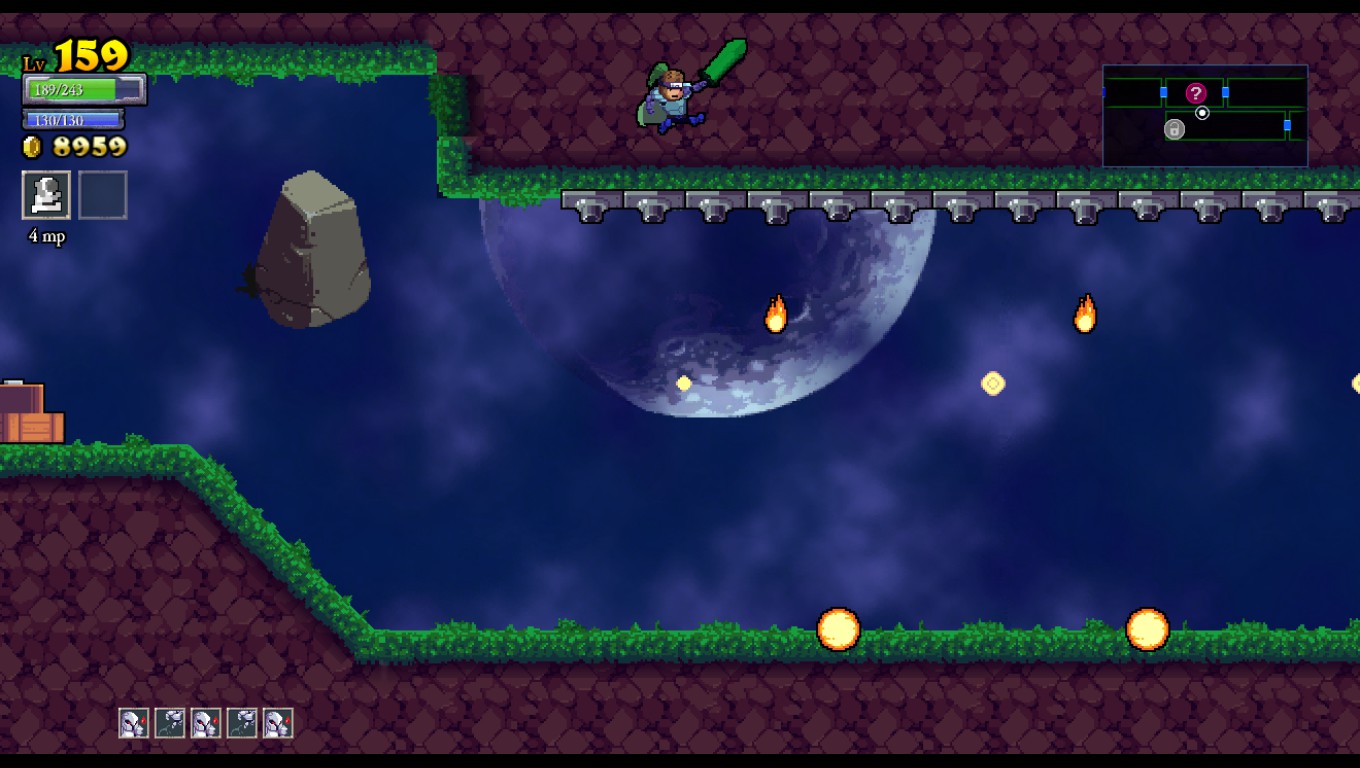Select the white spell icon costing 4 mp
1360x768 pixels.
(46, 195)
